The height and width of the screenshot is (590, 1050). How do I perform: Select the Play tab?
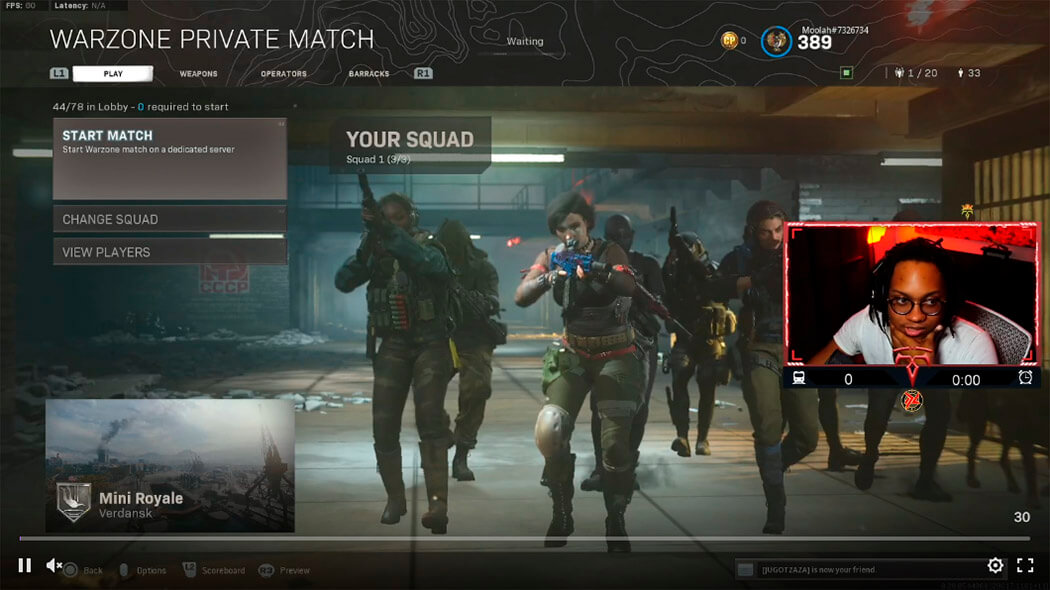pos(113,74)
